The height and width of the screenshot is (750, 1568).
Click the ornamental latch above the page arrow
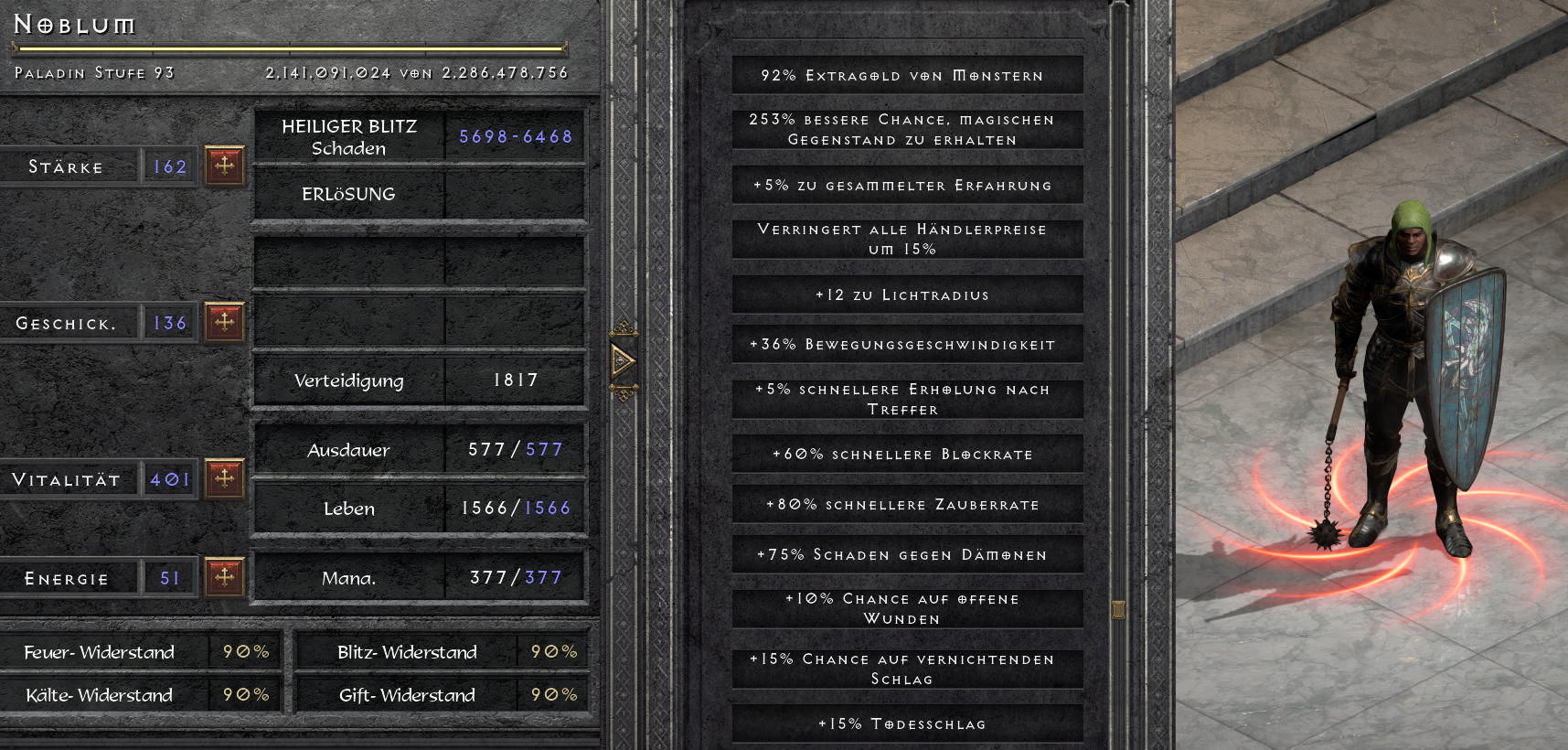(x=625, y=327)
